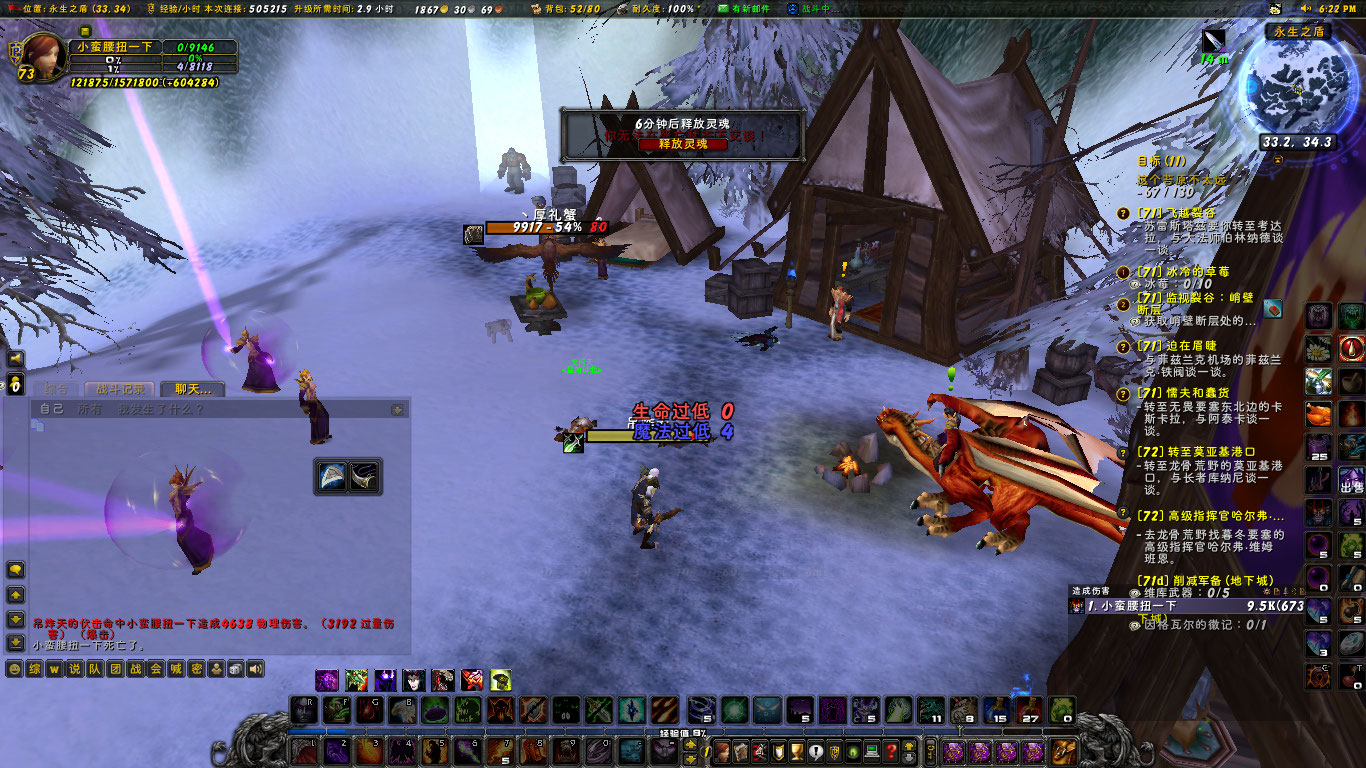Click the first buff icon above the action bar
Viewport: 1366px width, 768px height.
pyautogui.click(x=325, y=682)
